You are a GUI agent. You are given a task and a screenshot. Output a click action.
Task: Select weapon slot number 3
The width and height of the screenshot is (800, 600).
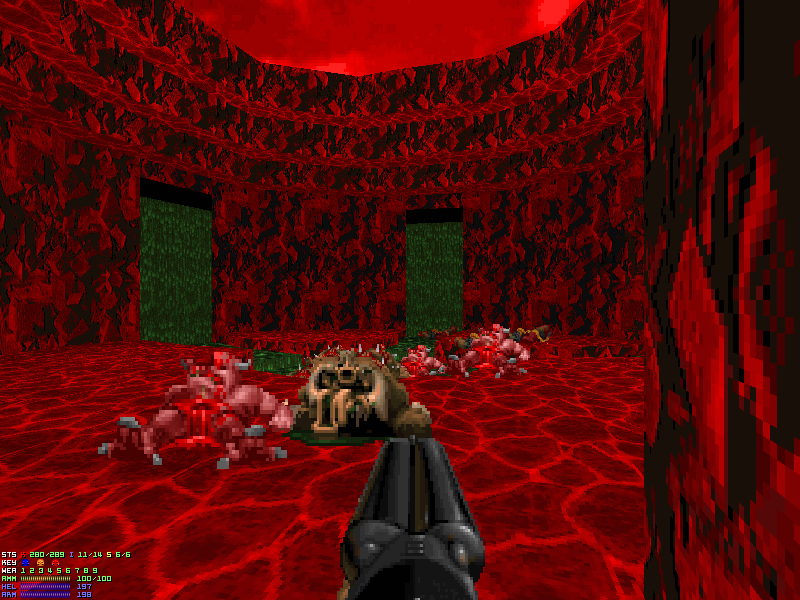pyautogui.click(x=41, y=571)
